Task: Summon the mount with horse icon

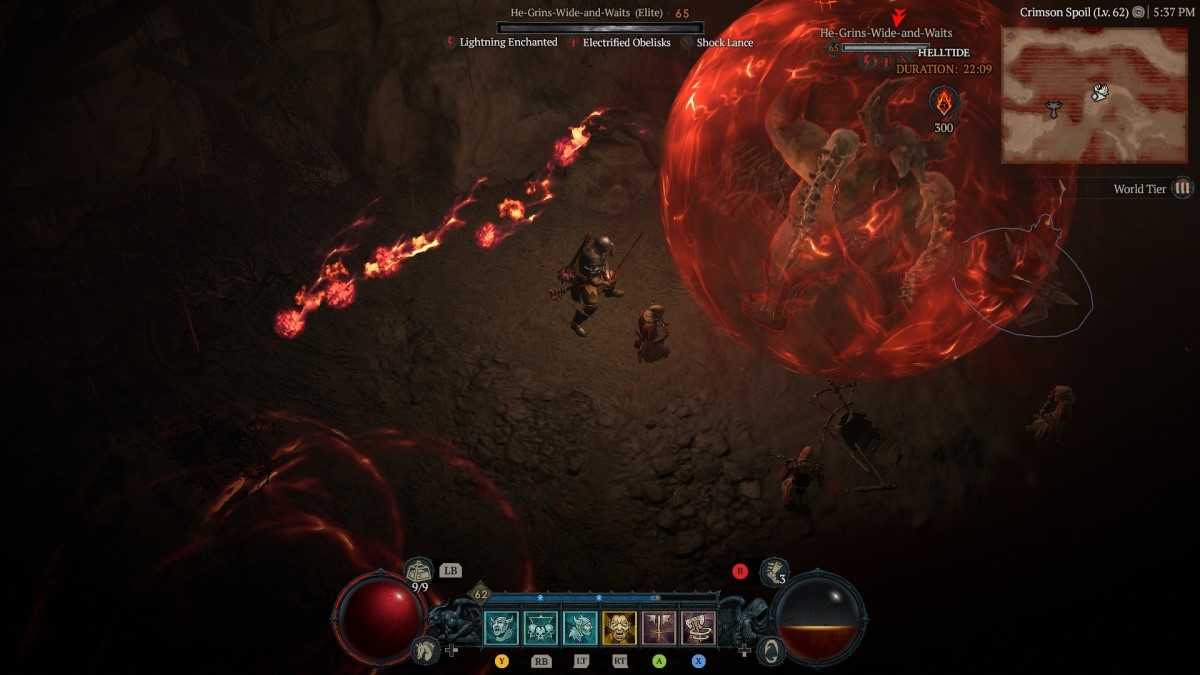Action: (x=425, y=650)
